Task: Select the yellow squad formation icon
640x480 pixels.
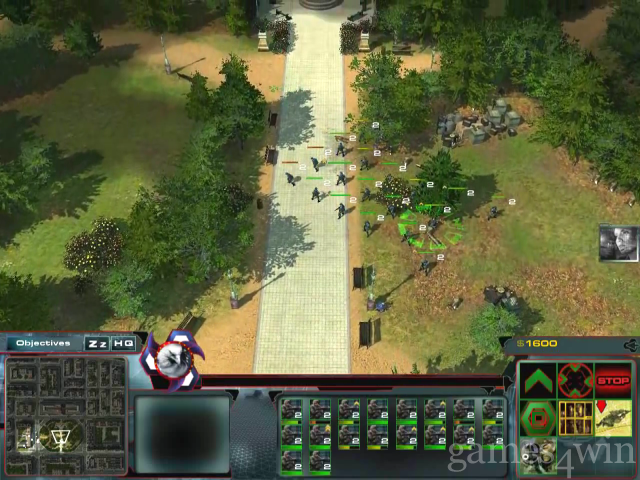Action: coord(575,417)
